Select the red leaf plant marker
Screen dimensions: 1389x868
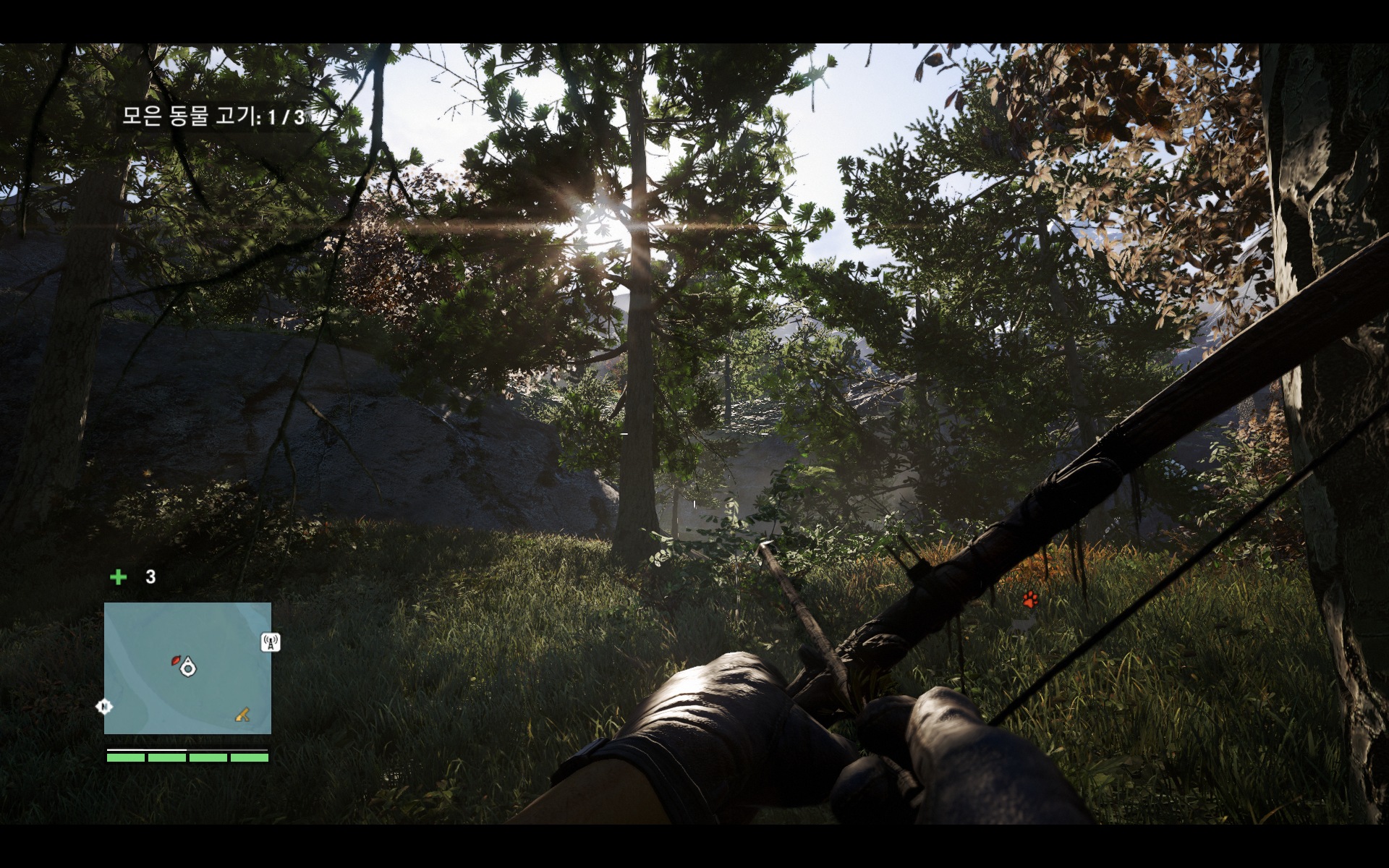tap(174, 660)
